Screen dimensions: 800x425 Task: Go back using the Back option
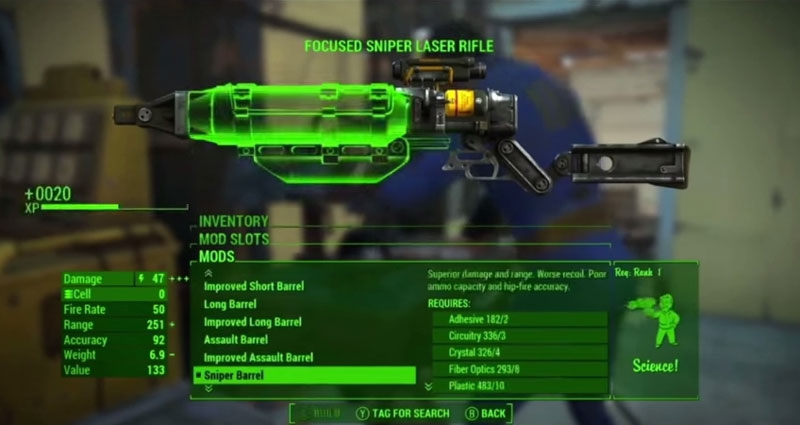click(x=487, y=412)
